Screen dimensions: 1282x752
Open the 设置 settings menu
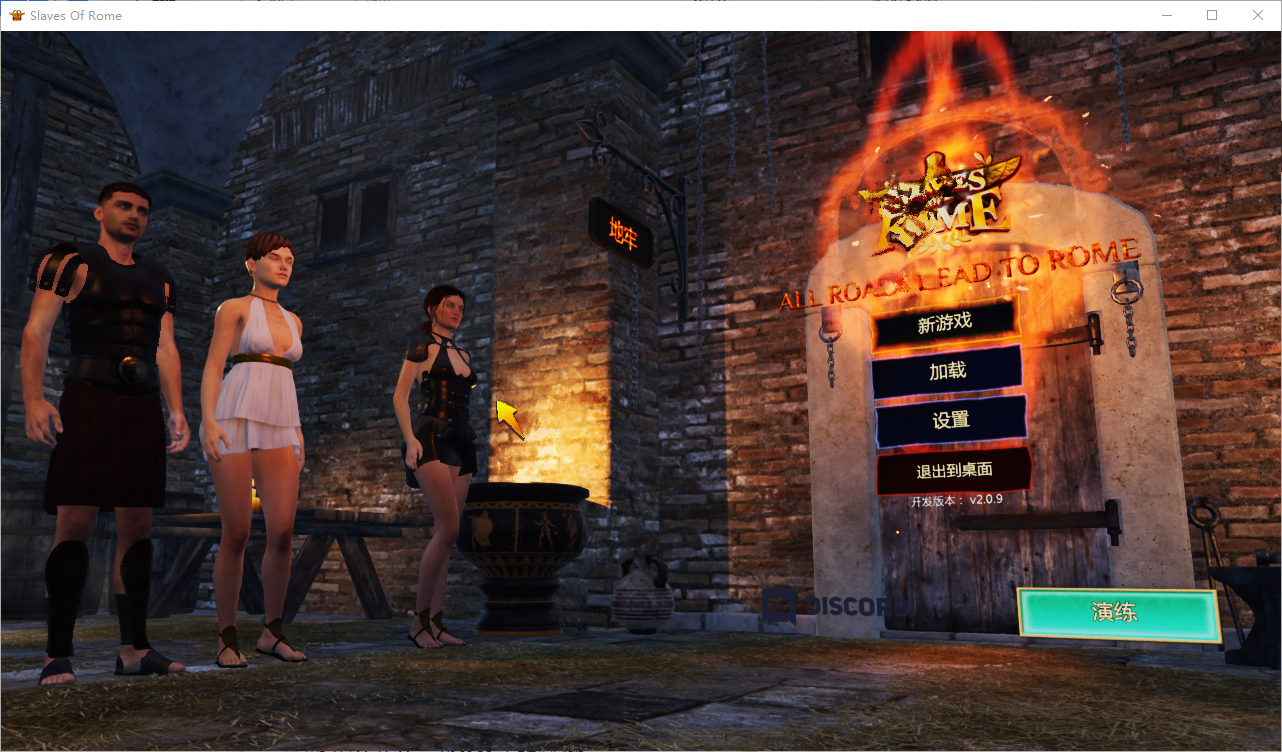pos(950,421)
